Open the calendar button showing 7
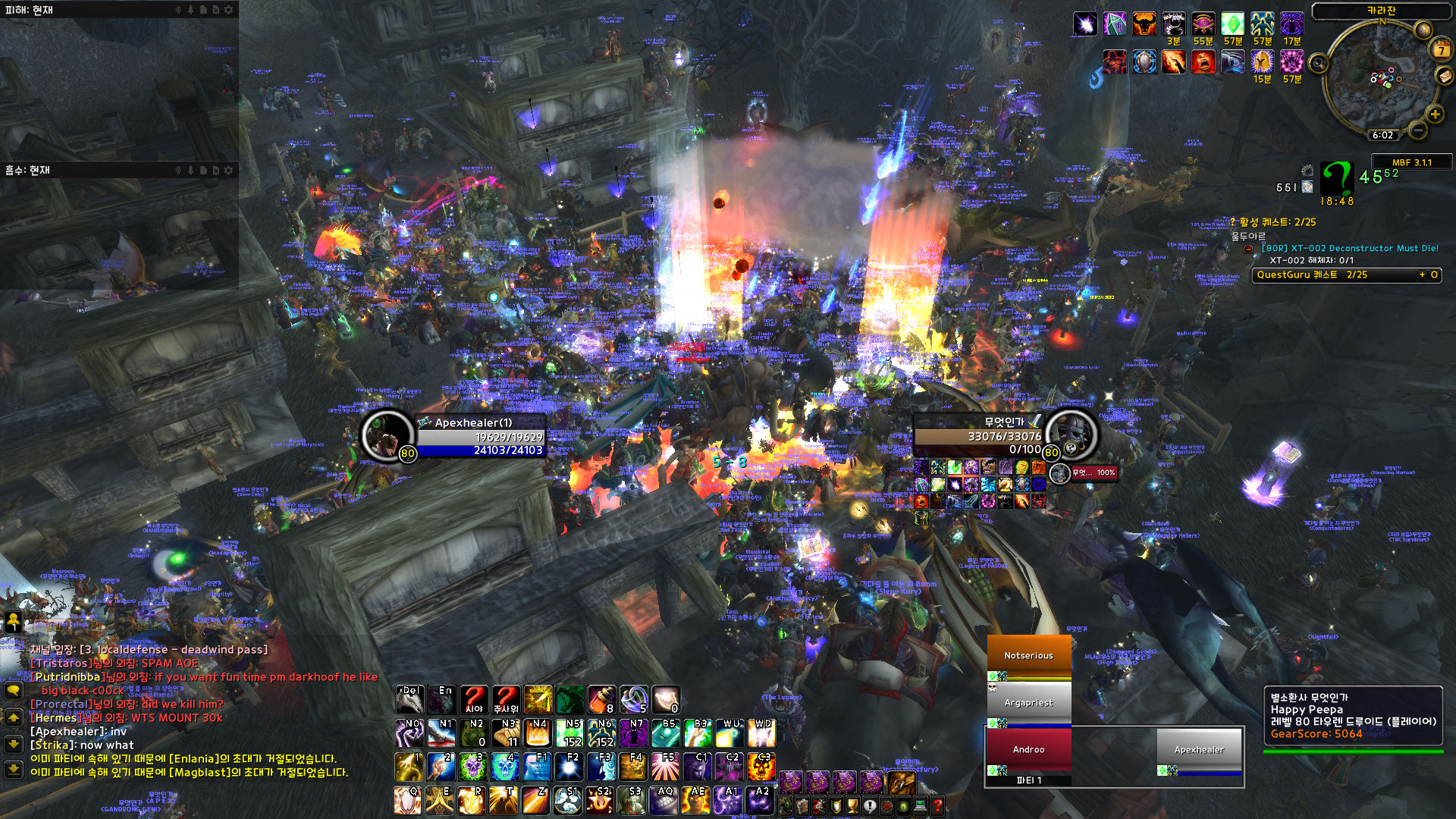This screenshot has width=1456, height=819. 1440,51
